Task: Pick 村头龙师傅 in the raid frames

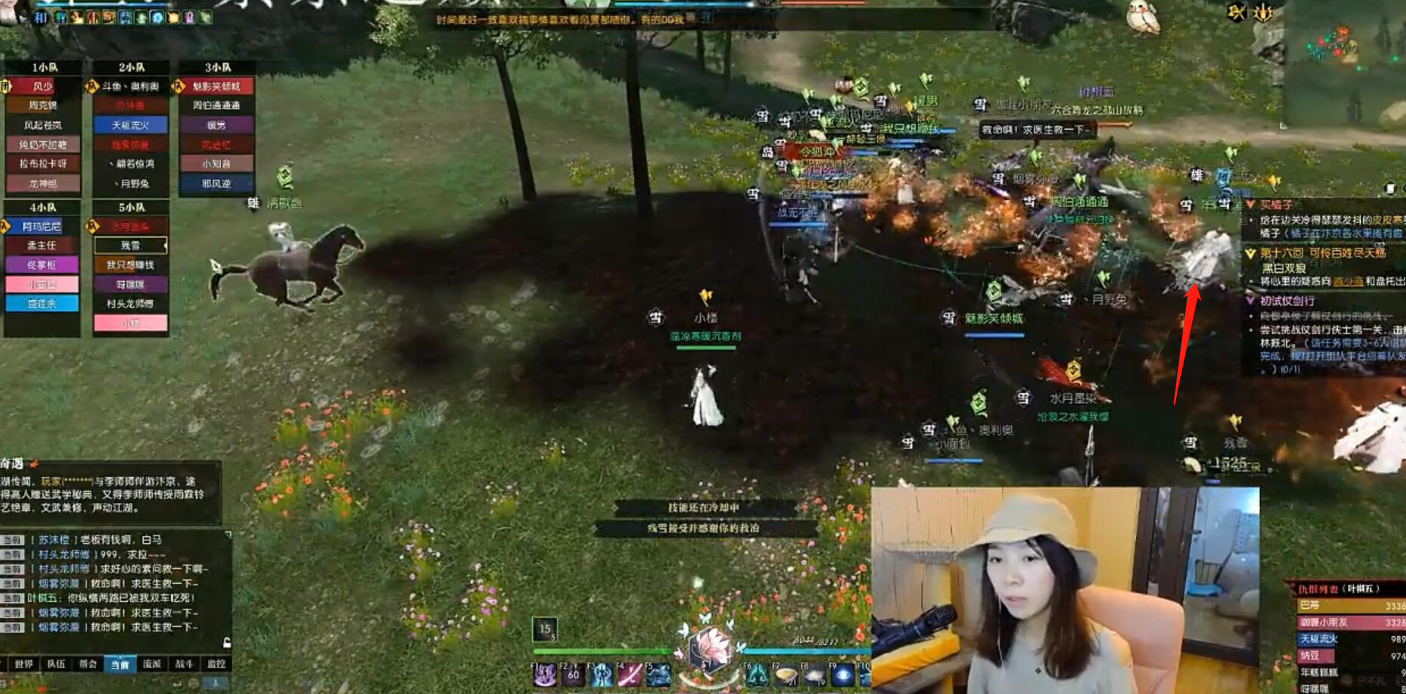Action: (130, 304)
